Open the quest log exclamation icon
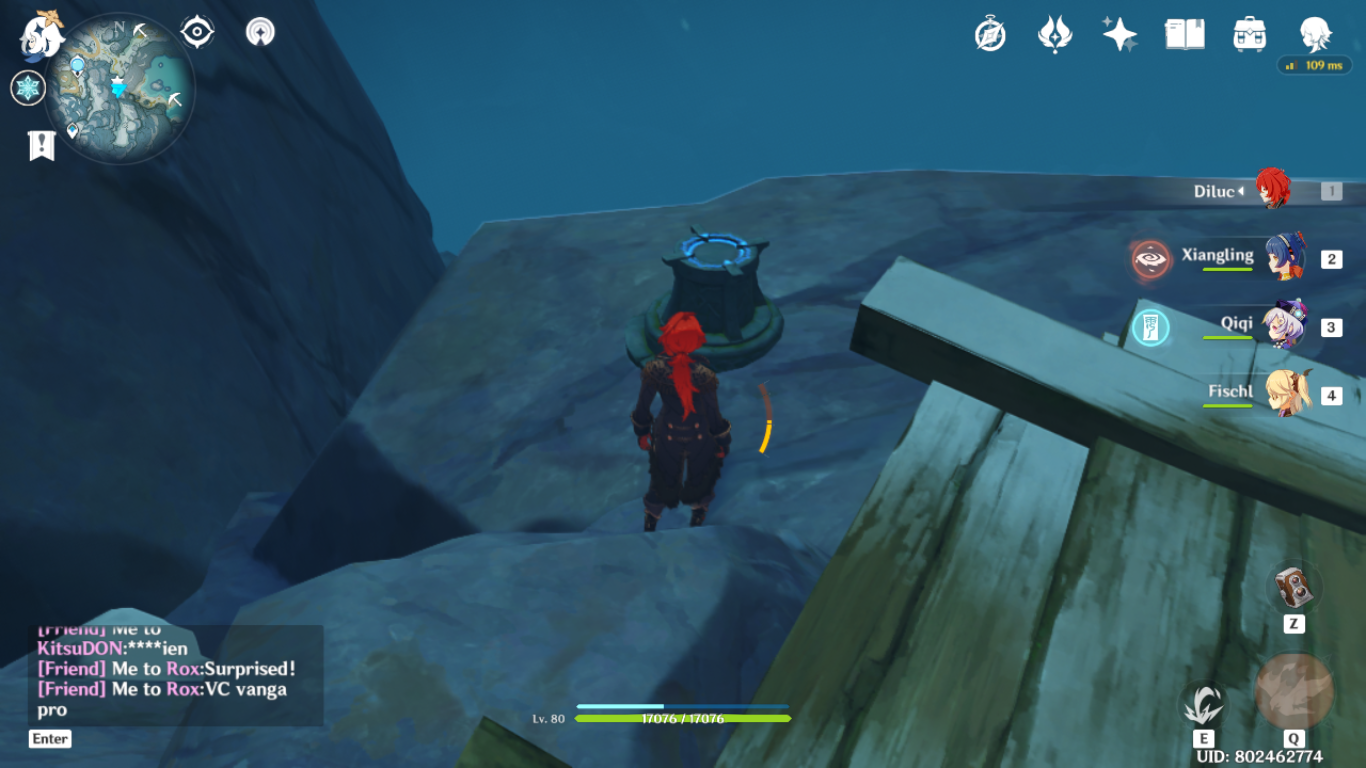 point(41,146)
